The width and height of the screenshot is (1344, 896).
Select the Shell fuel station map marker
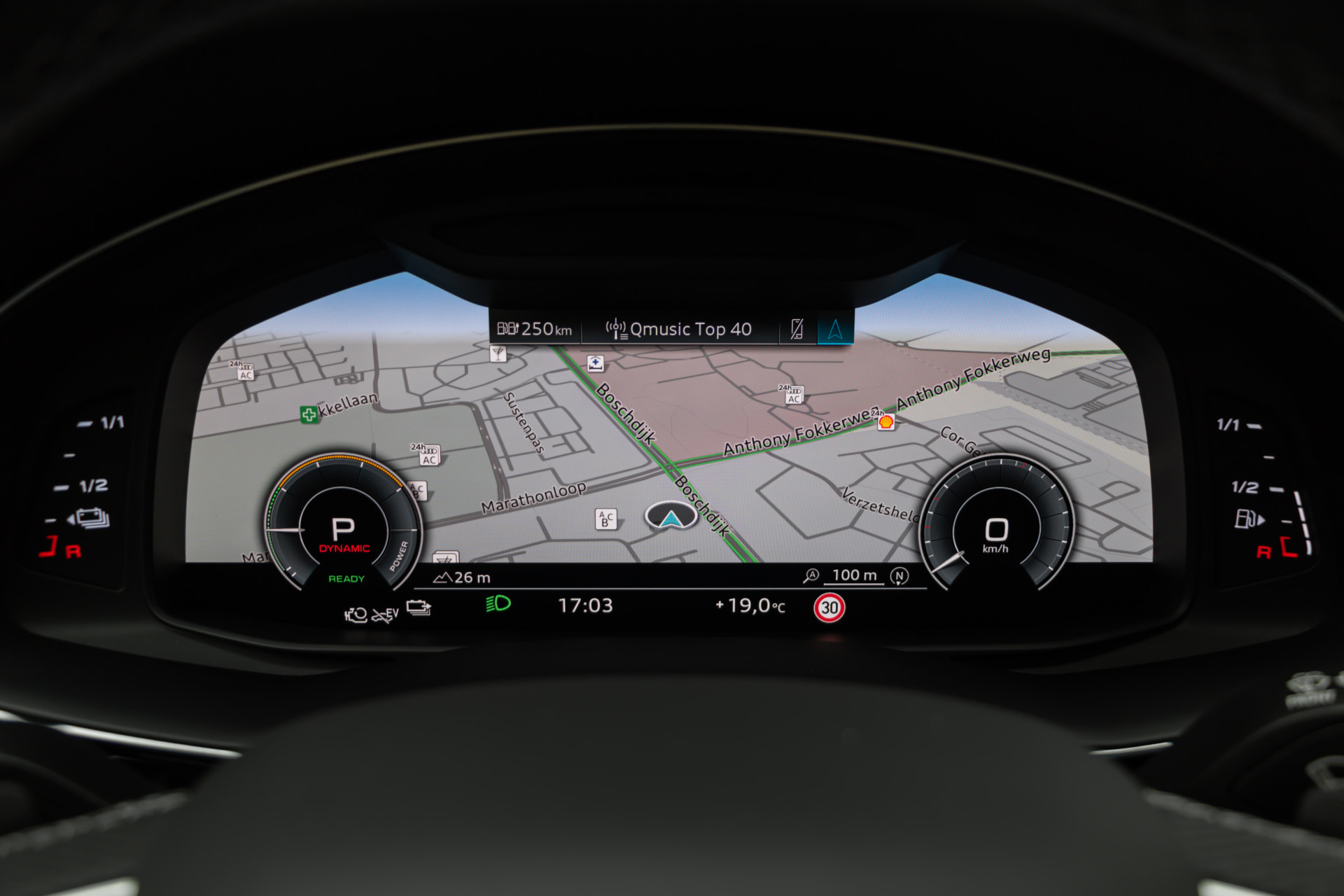[886, 421]
